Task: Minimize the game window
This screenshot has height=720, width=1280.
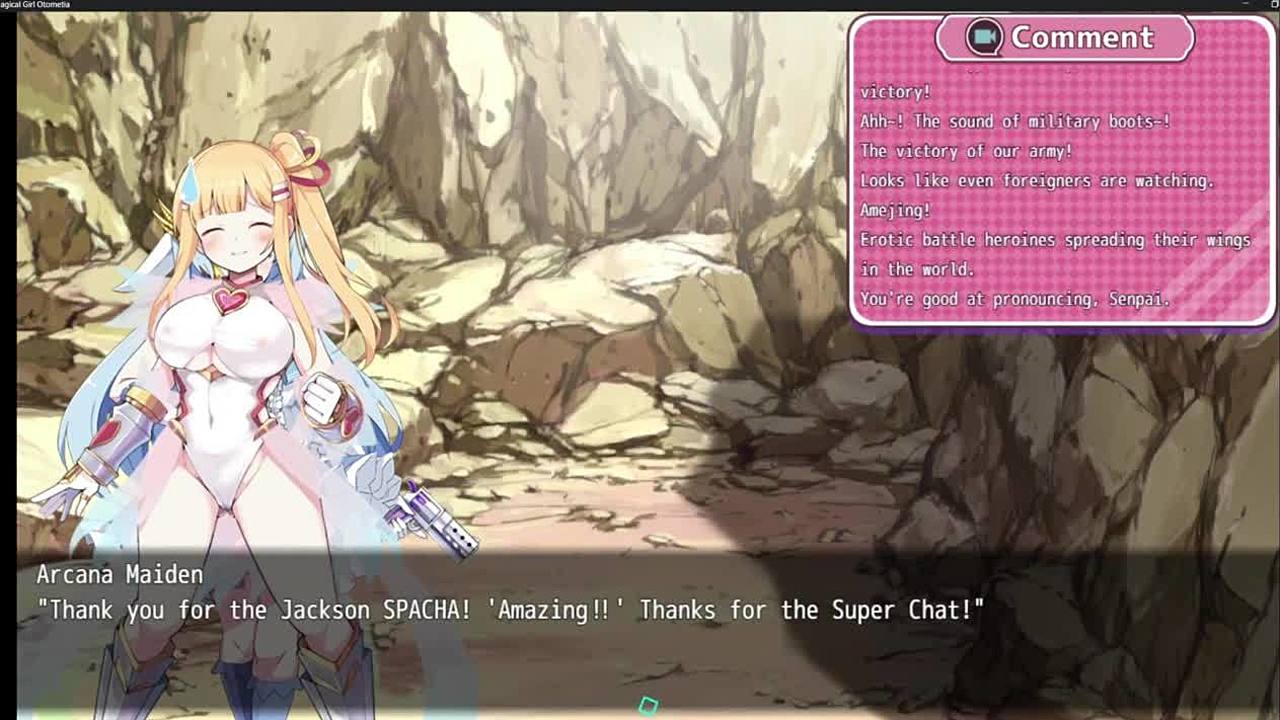Action: pyautogui.click(x=1245, y=5)
